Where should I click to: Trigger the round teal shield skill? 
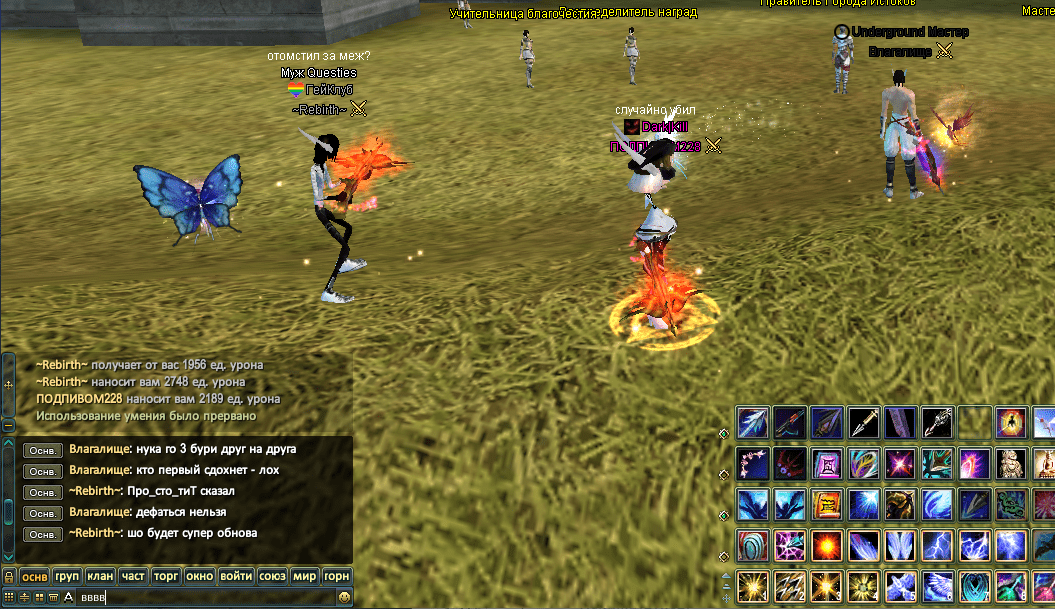click(753, 546)
